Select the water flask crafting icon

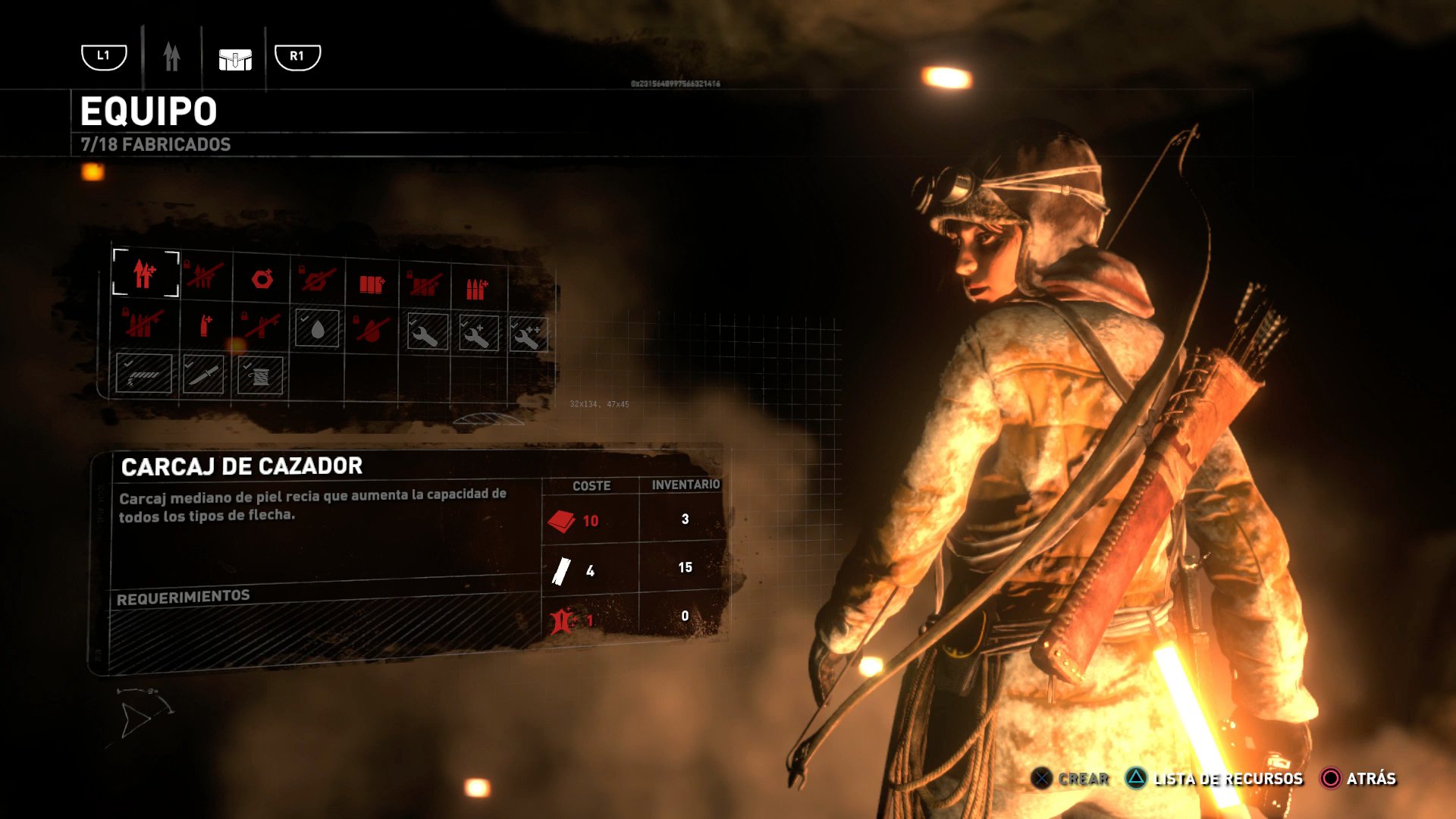[317, 331]
